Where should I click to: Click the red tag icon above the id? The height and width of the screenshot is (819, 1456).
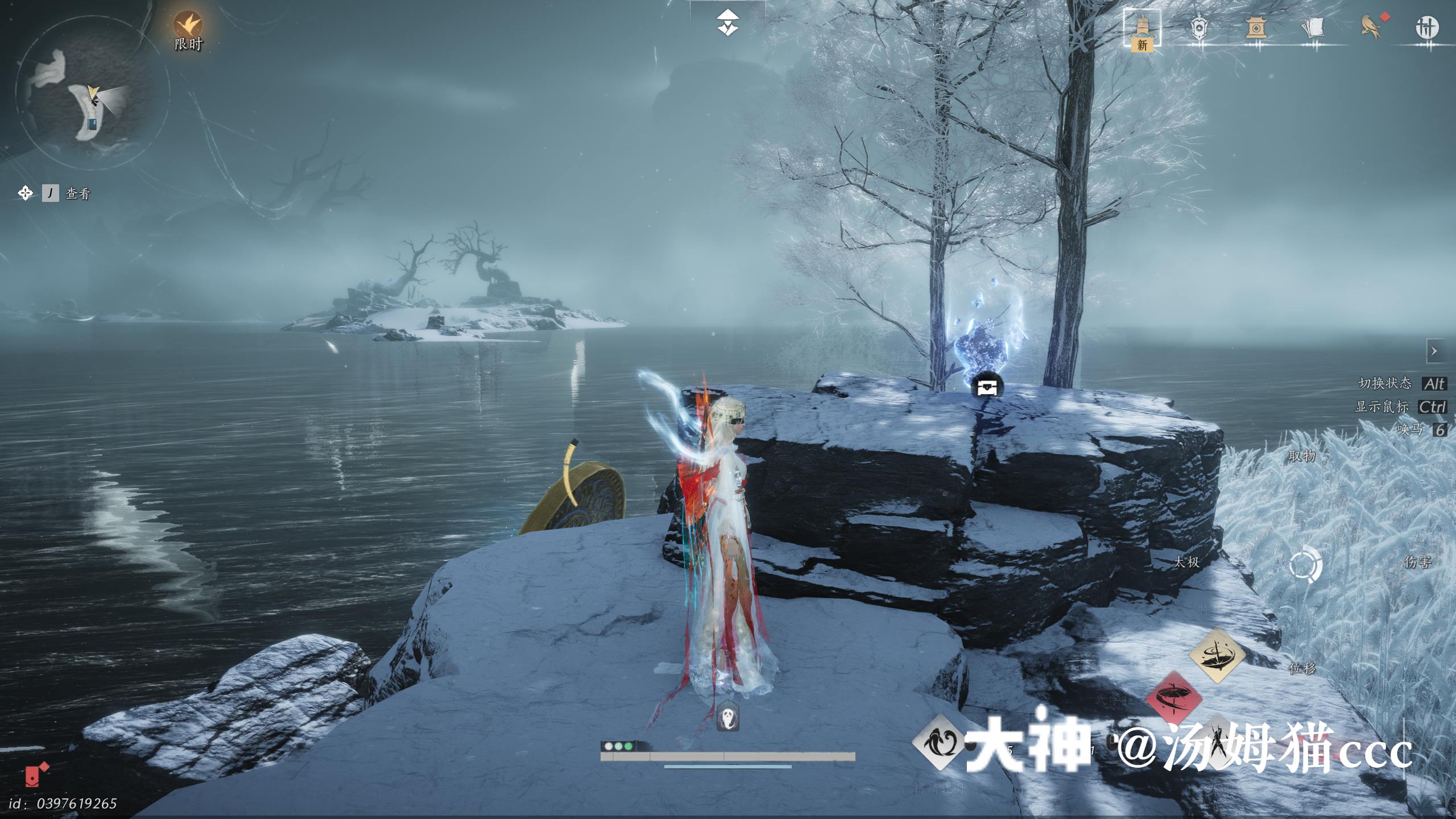37,775
